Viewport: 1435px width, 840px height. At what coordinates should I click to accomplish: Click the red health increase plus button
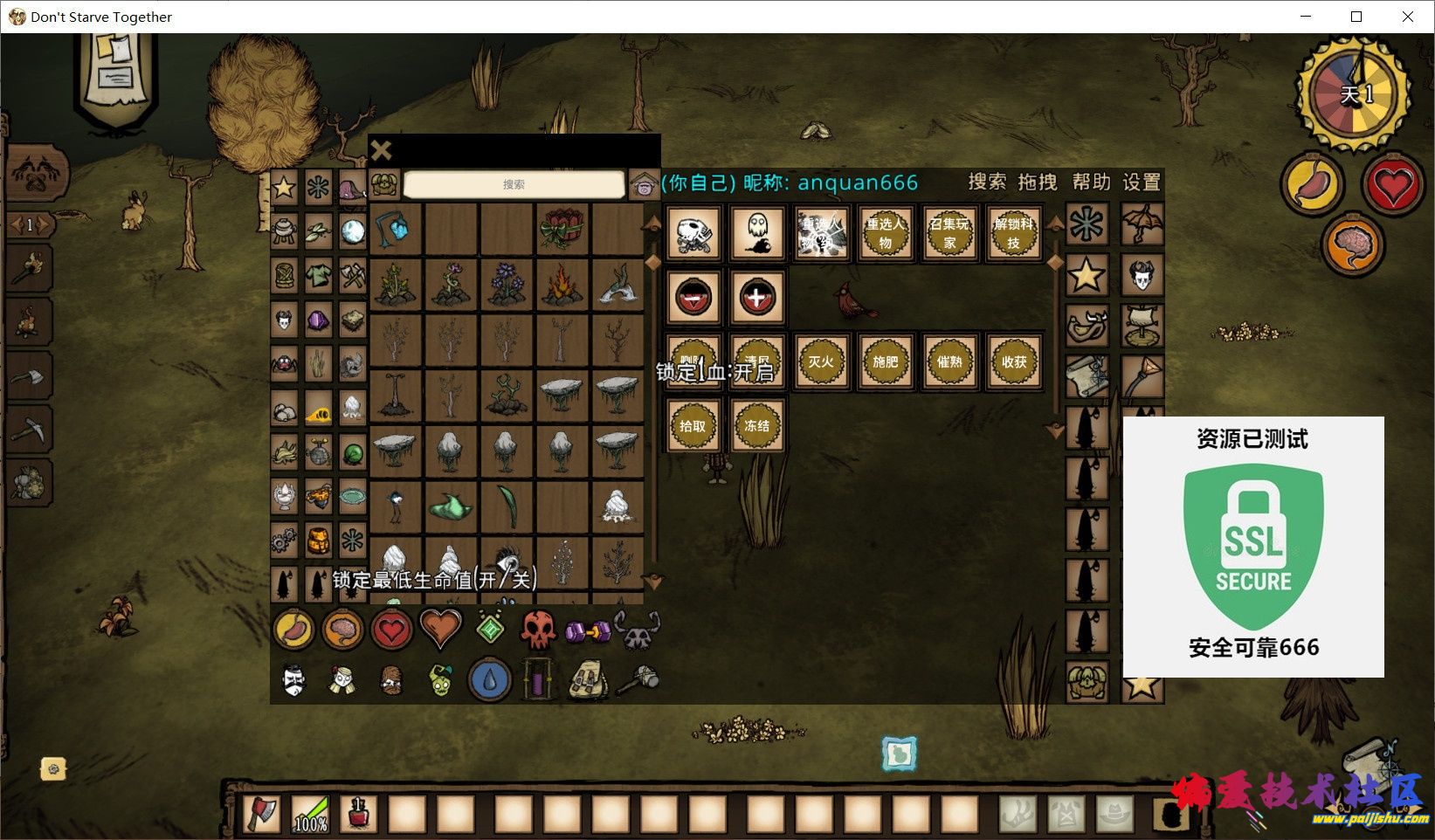click(756, 298)
